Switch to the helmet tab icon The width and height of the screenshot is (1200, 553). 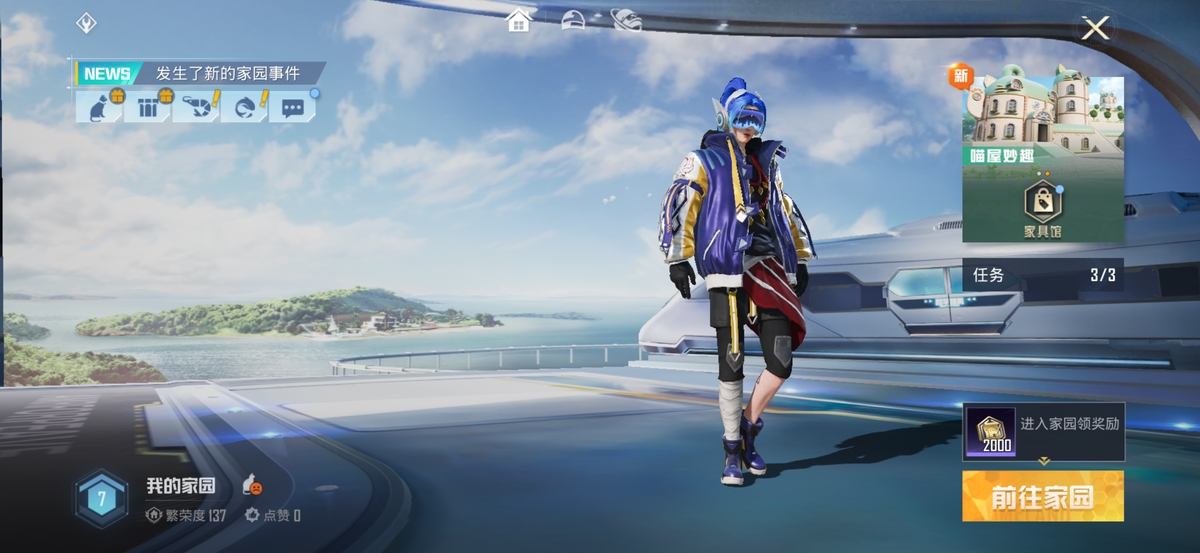[573, 20]
